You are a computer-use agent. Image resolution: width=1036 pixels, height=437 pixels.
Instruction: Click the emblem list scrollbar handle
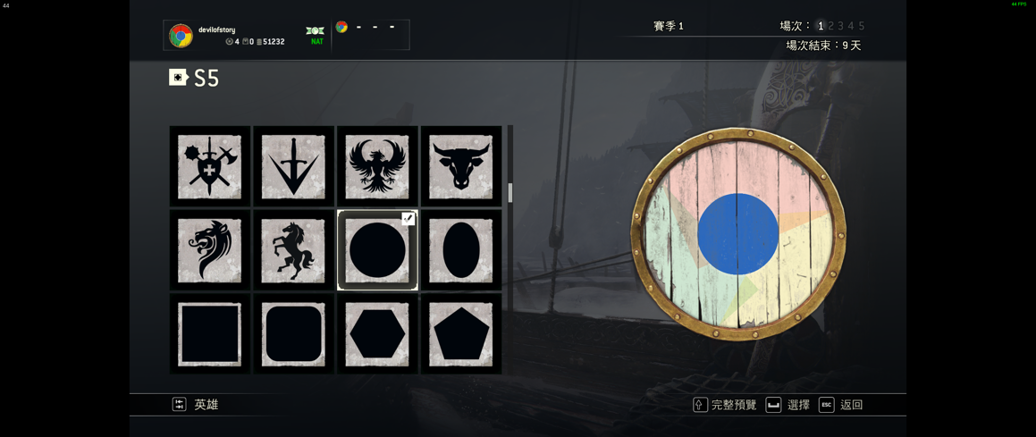510,192
